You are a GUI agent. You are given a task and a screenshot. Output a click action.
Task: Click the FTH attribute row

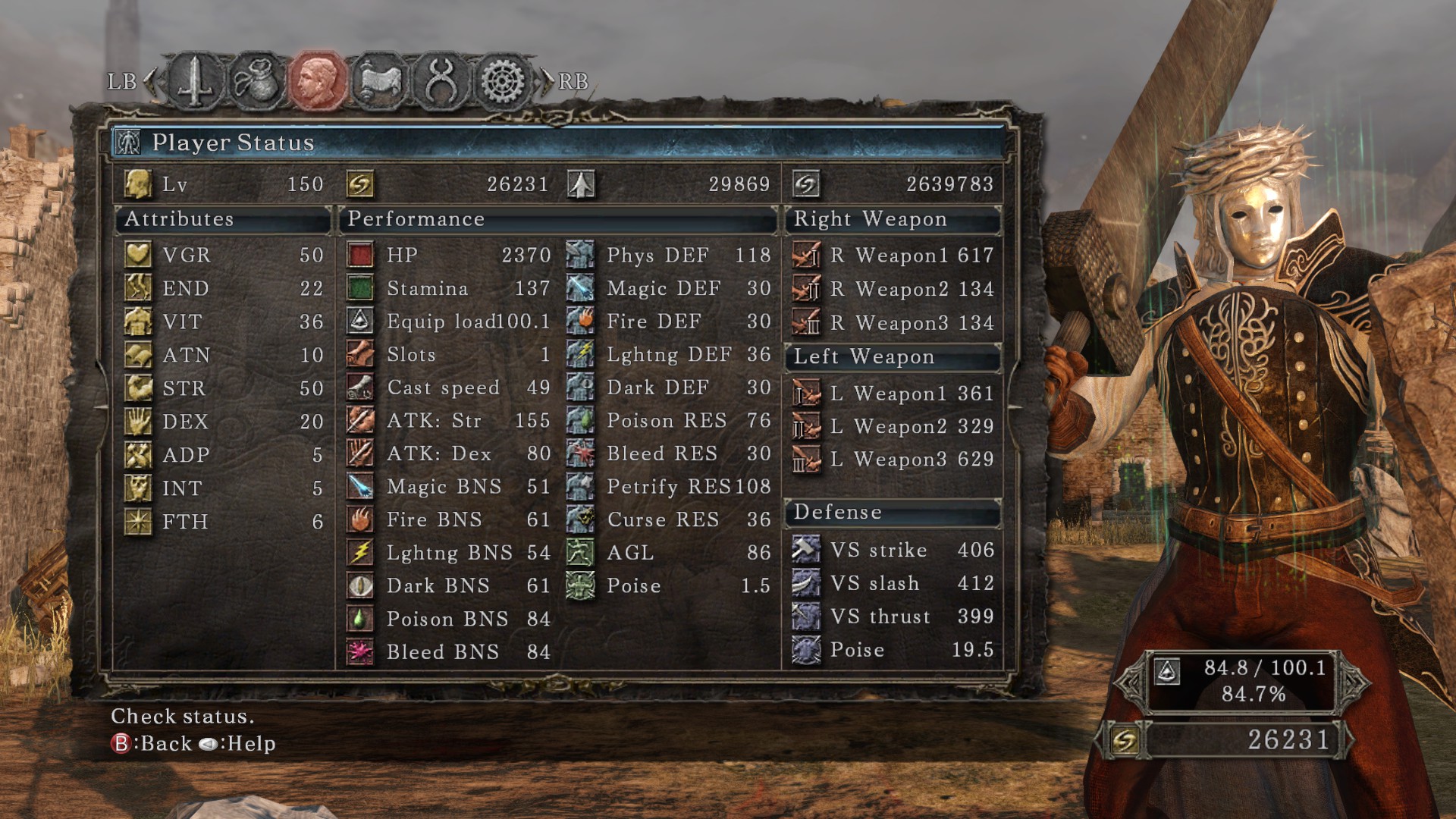pos(224,522)
